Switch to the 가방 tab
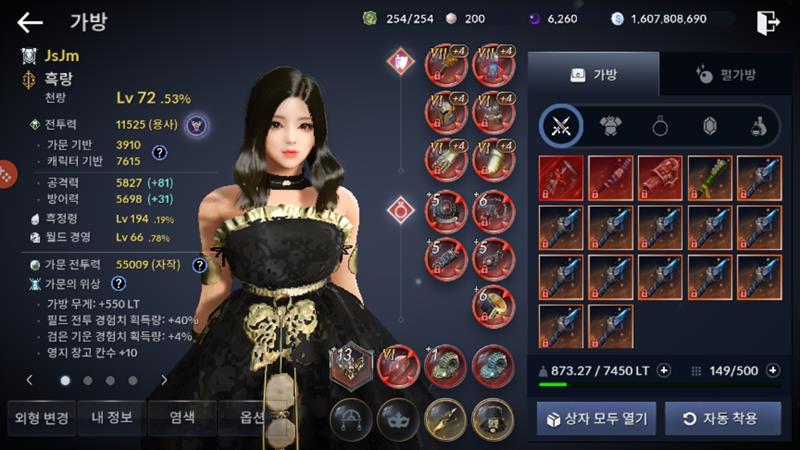800x450 pixels. tap(593, 74)
